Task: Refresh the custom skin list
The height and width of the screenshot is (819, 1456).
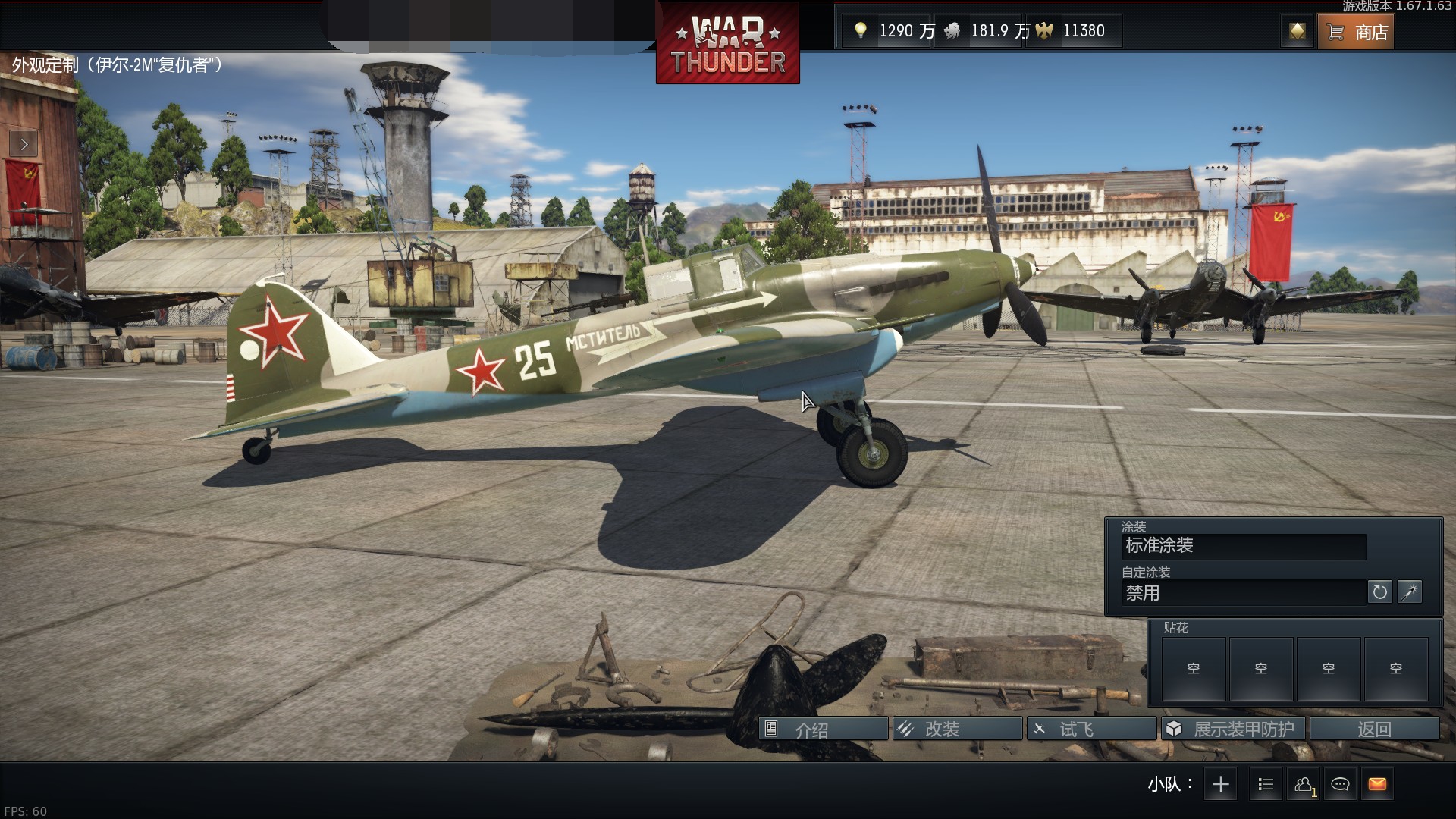Action: pos(1379,592)
